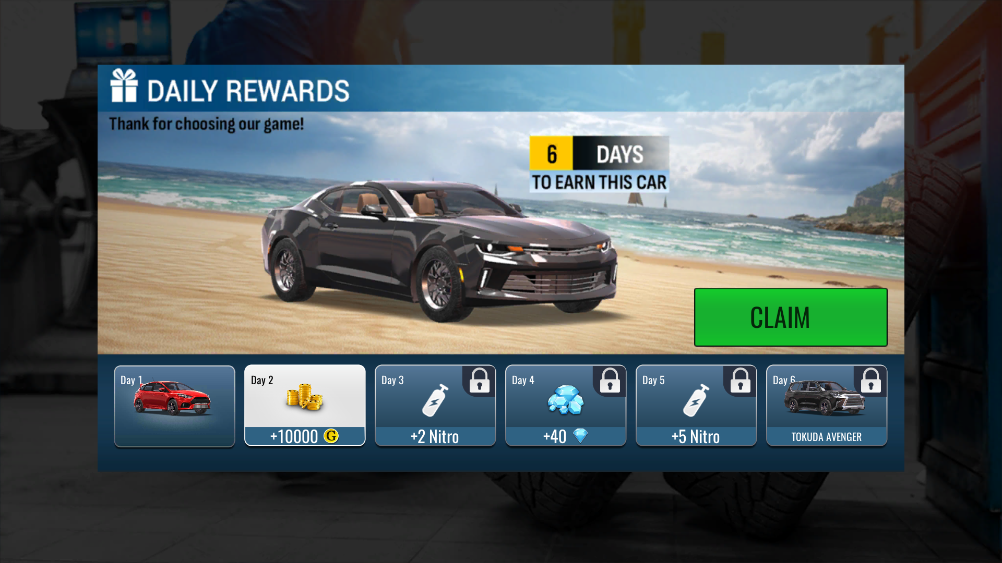The width and height of the screenshot is (1002, 563).
Task: Select the Day 1 red car reward
Action: [175, 405]
